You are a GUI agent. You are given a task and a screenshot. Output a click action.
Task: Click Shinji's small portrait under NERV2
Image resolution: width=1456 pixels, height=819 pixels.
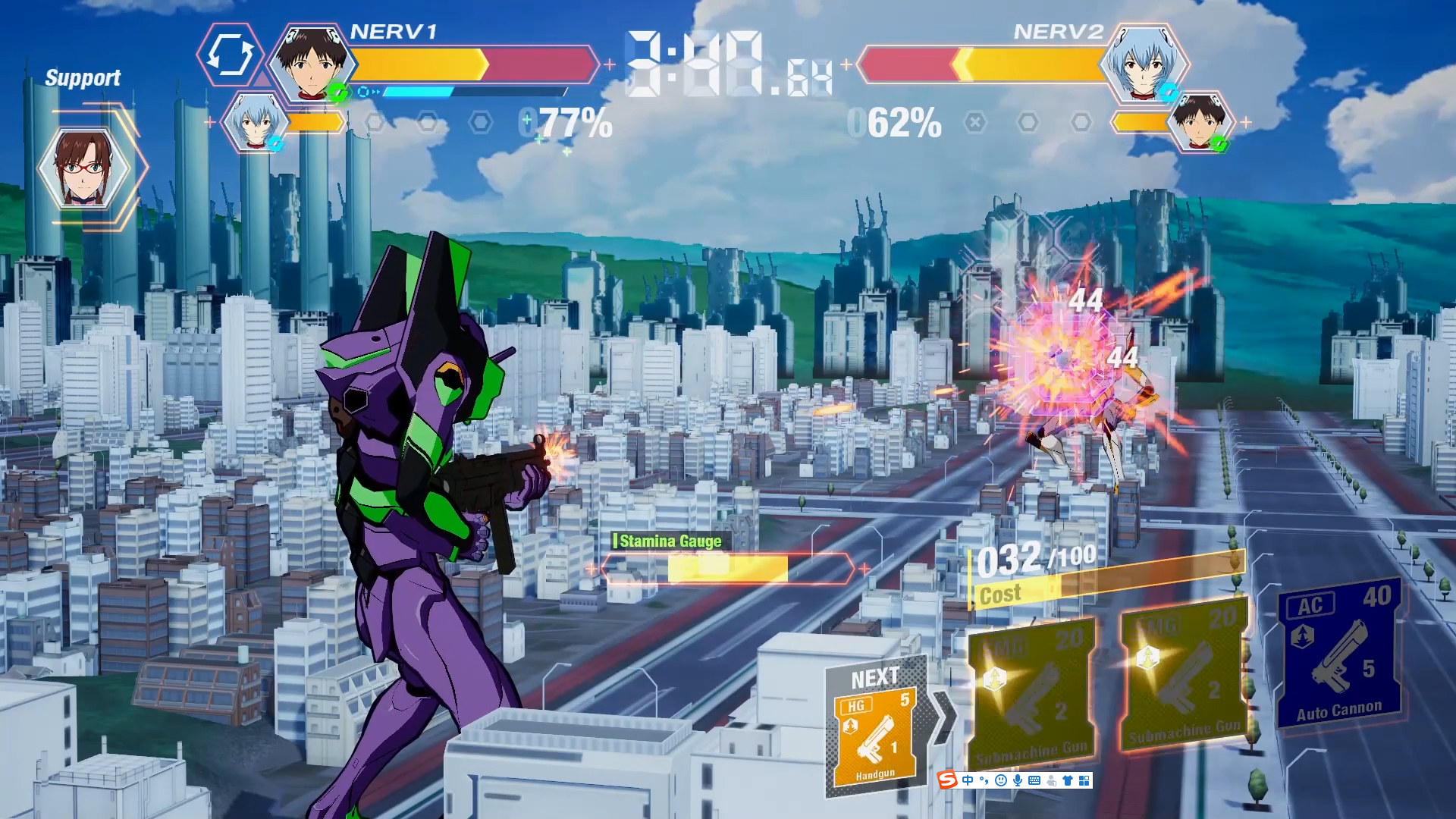click(x=1198, y=122)
